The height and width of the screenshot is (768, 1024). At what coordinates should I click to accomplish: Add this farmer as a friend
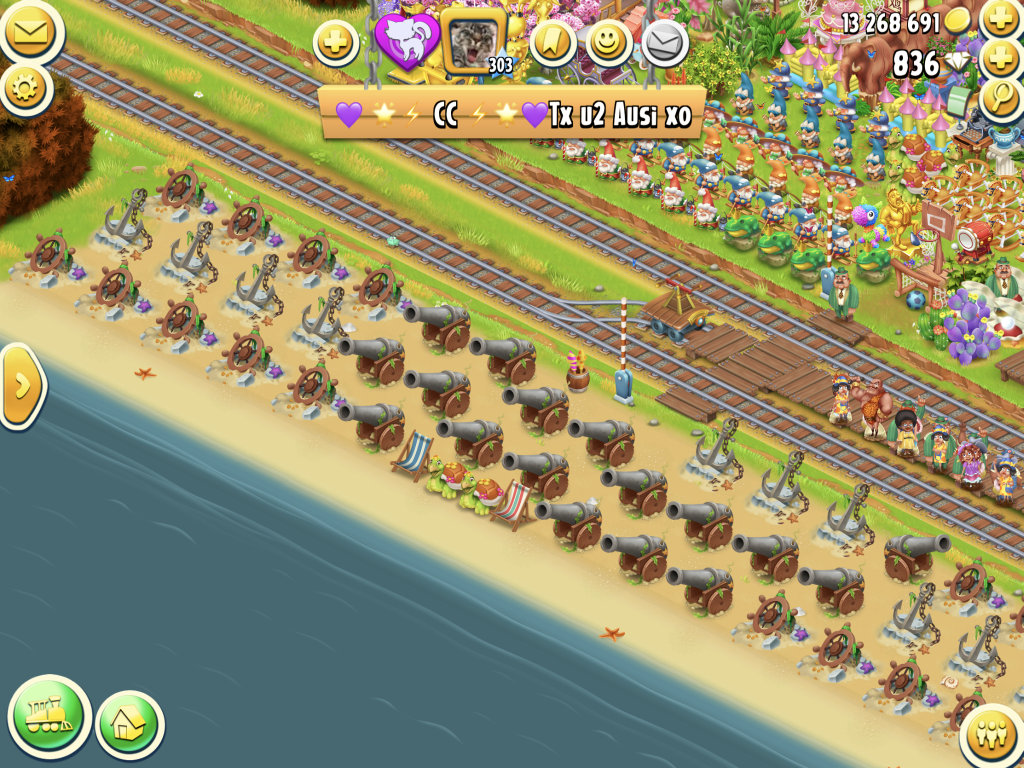coord(336,43)
